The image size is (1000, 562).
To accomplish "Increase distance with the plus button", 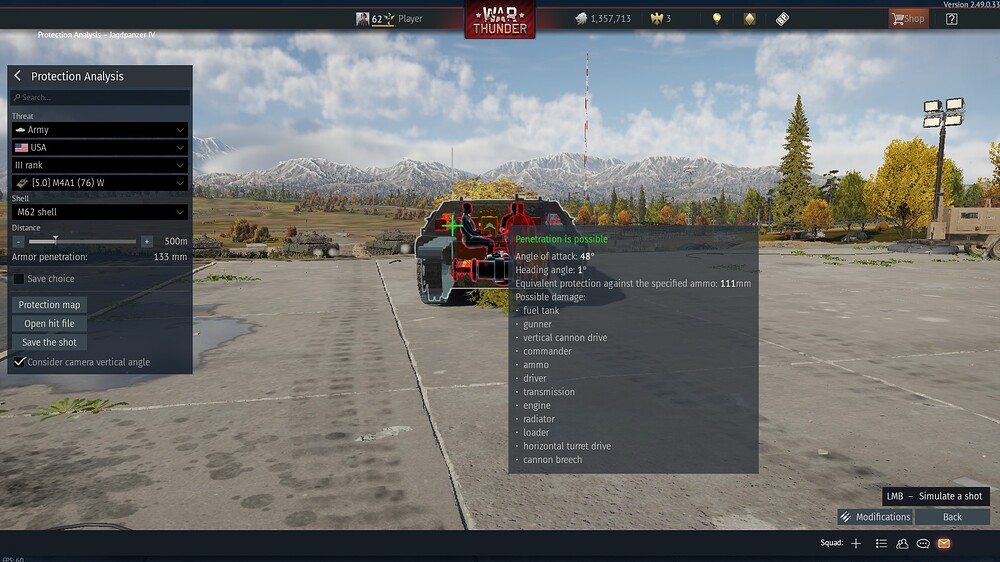I will point(147,241).
